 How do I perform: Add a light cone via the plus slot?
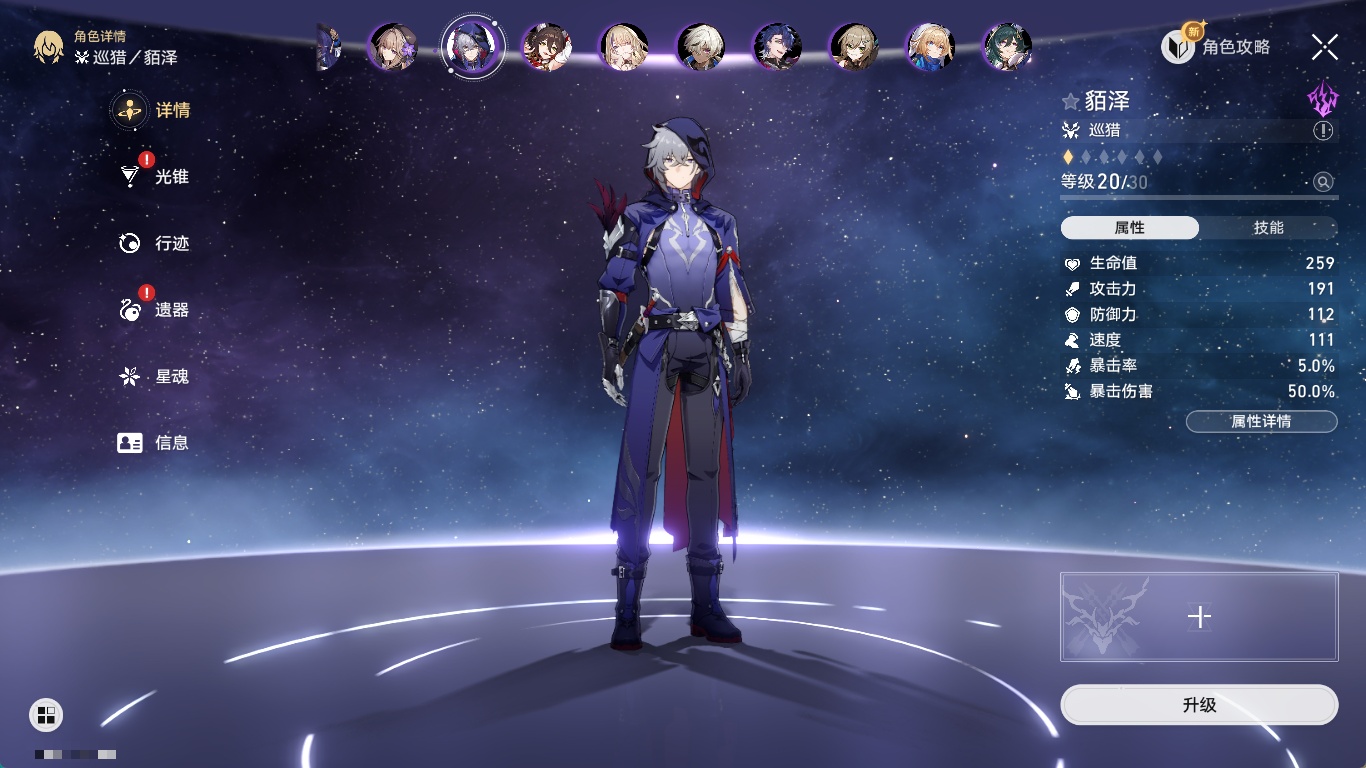pos(1199,617)
